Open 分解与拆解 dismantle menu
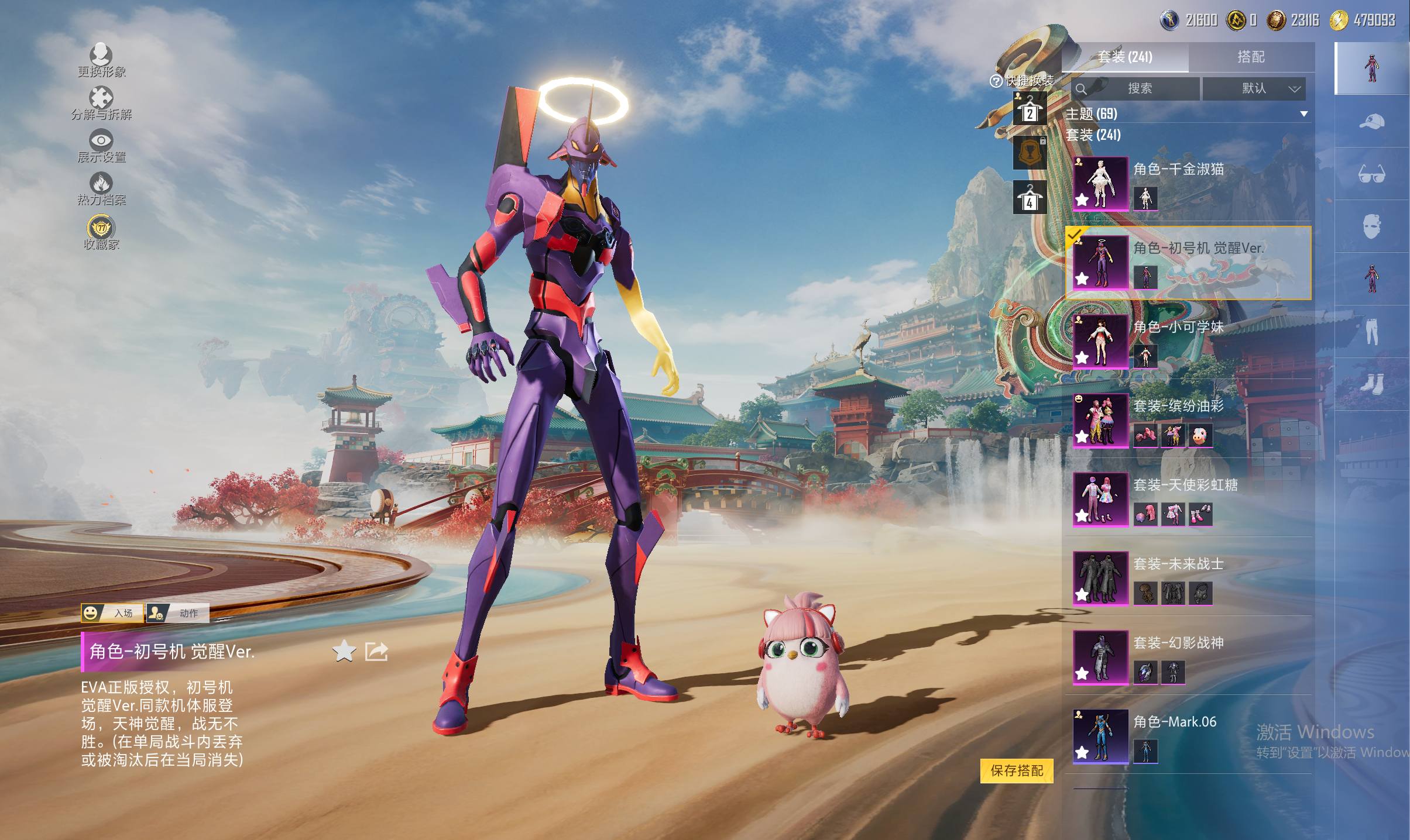The height and width of the screenshot is (840, 1410). (101, 104)
